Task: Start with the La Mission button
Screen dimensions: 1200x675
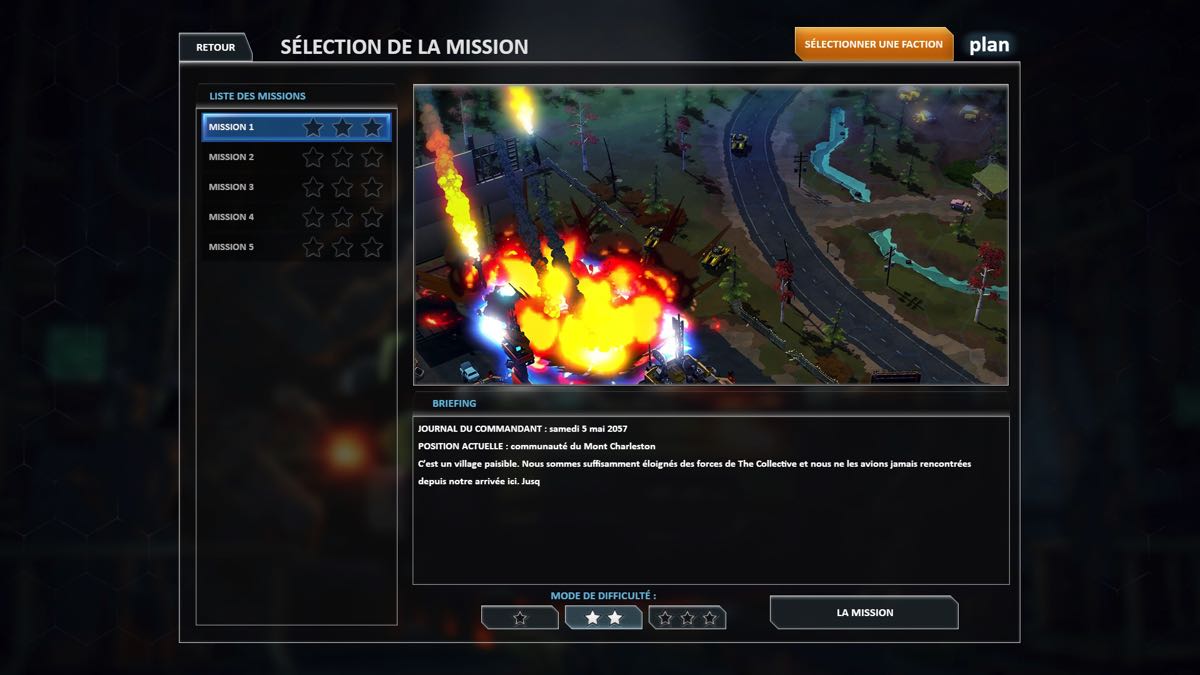Action: coord(864,612)
